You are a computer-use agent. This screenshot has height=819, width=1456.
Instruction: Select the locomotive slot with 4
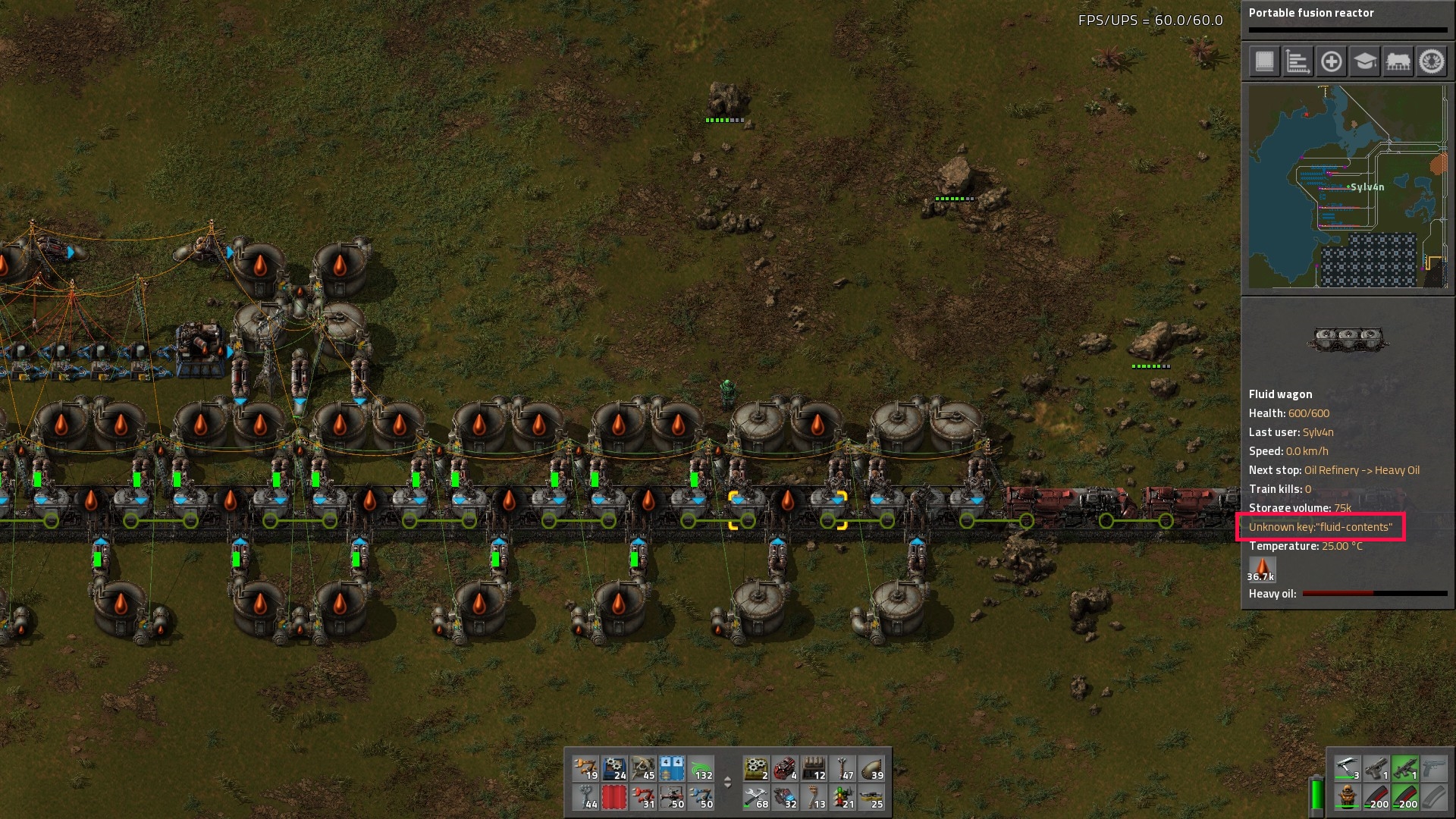[785, 768]
